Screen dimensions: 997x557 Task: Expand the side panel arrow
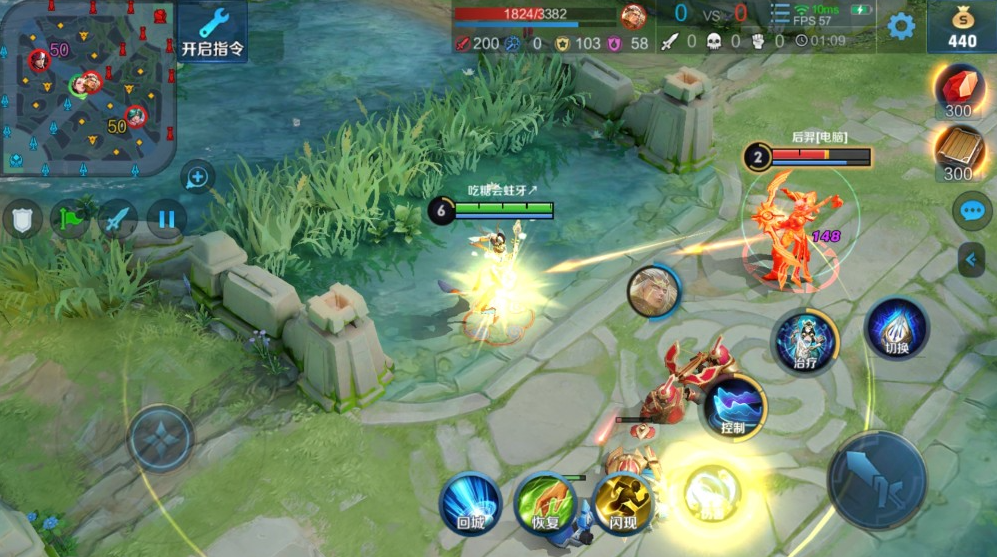click(971, 260)
